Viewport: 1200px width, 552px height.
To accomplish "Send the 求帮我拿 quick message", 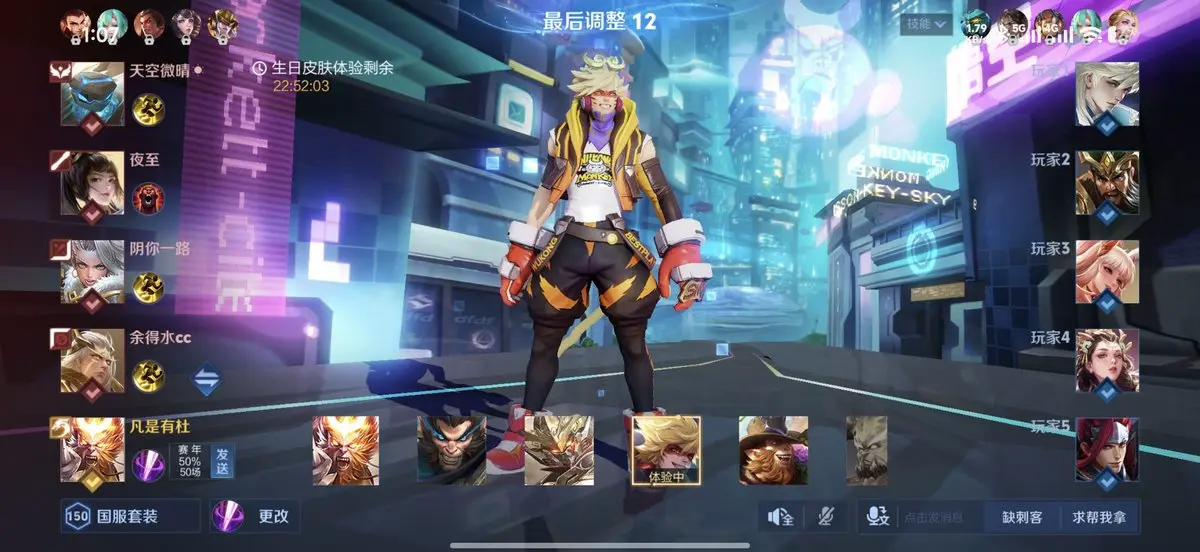I will (x=1099, y=517).
